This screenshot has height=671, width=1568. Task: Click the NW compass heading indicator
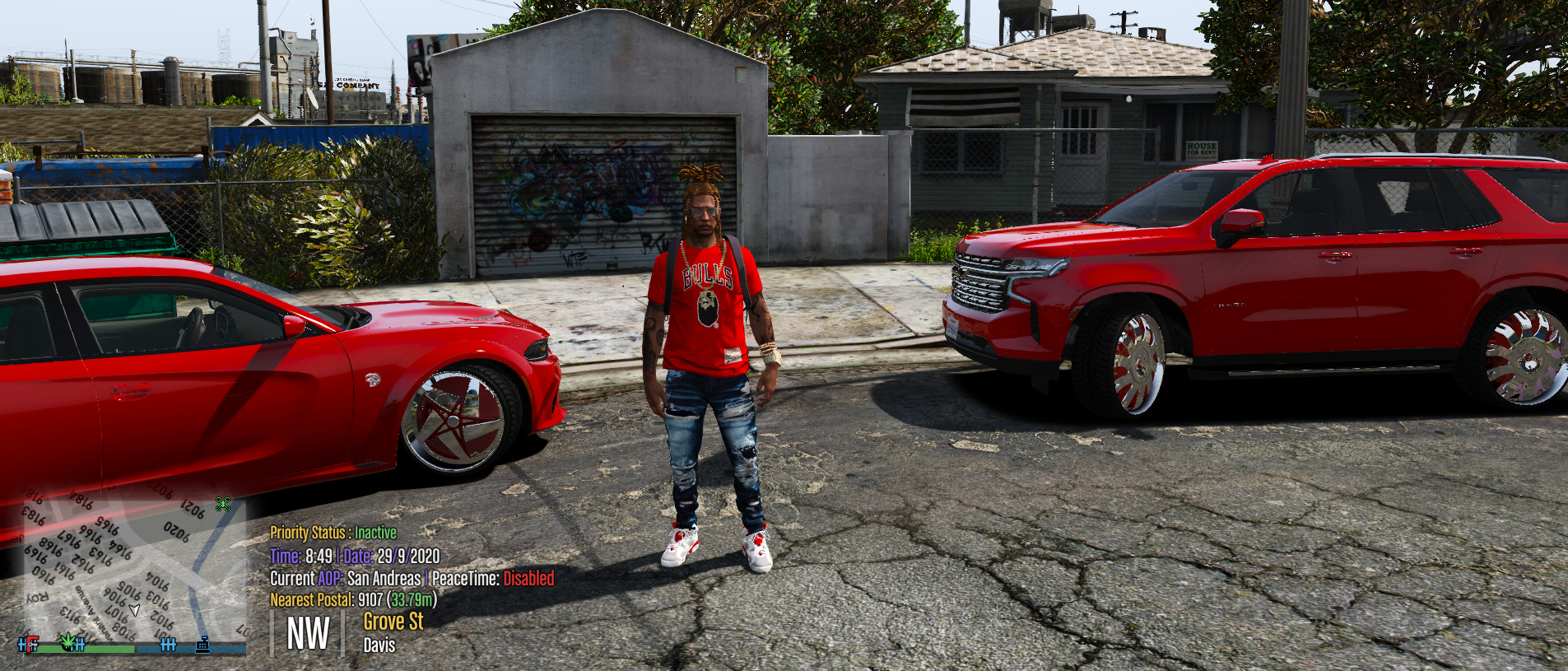tap(308, 632)
